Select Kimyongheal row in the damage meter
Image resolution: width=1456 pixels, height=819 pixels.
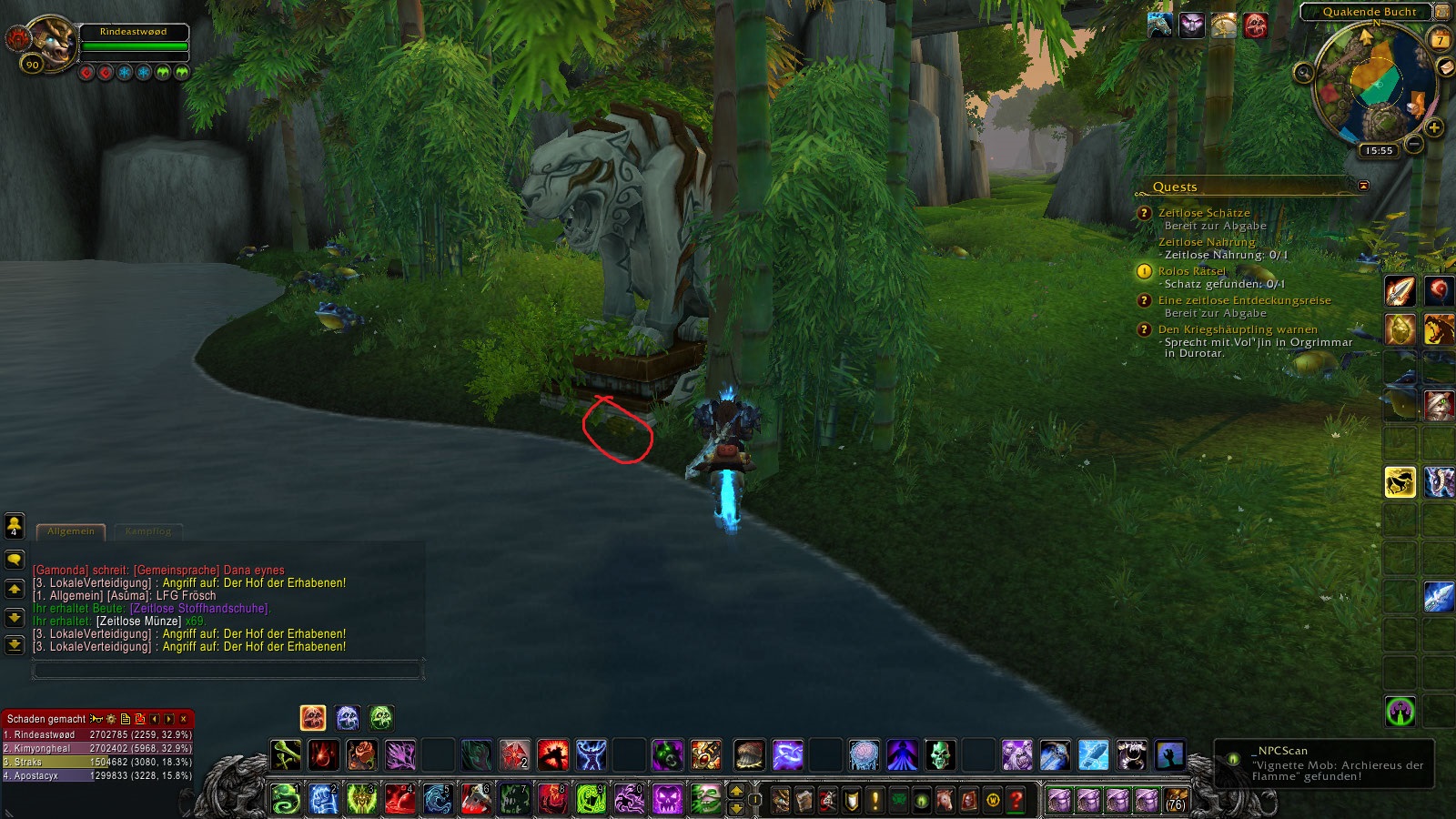point(96,748)
